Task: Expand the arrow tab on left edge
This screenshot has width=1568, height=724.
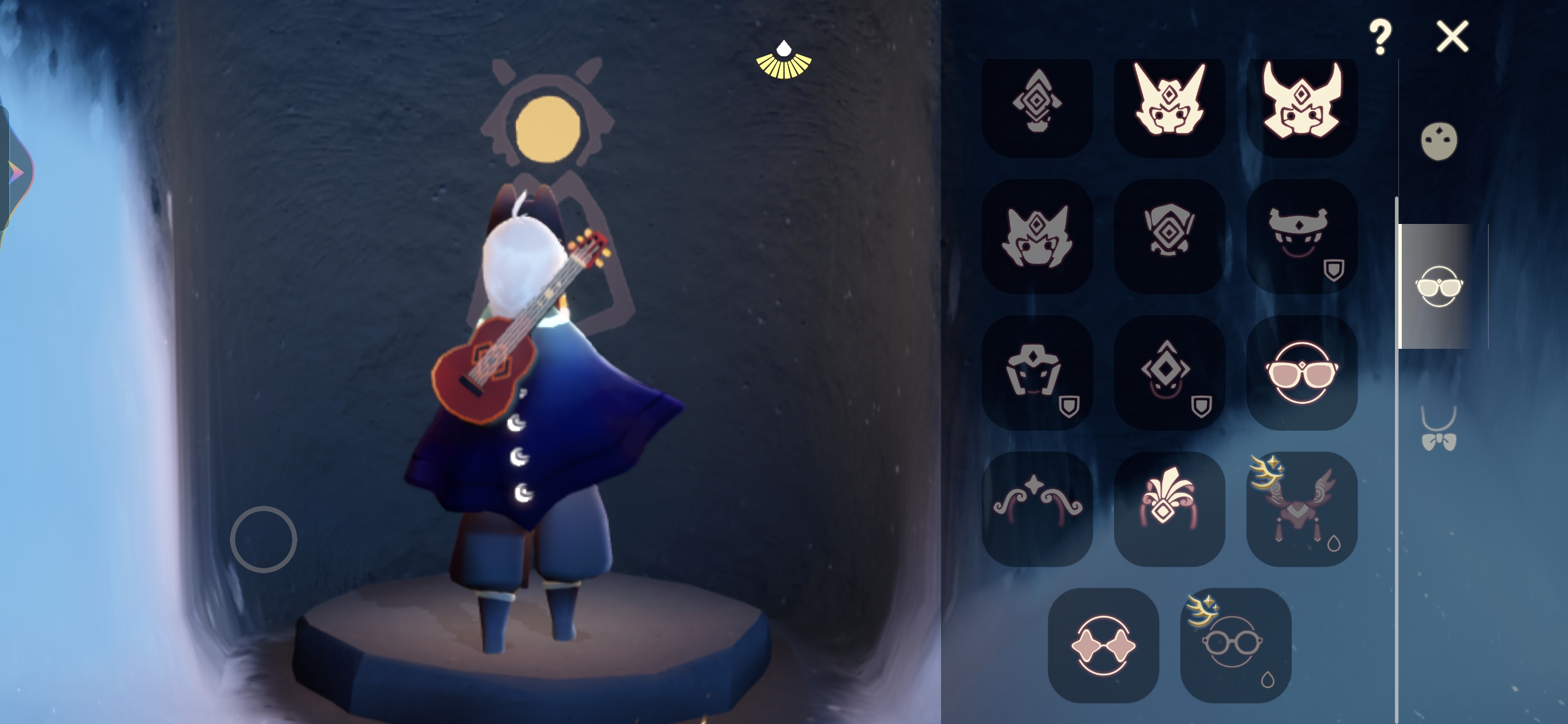Action: [x=15, y=172]
